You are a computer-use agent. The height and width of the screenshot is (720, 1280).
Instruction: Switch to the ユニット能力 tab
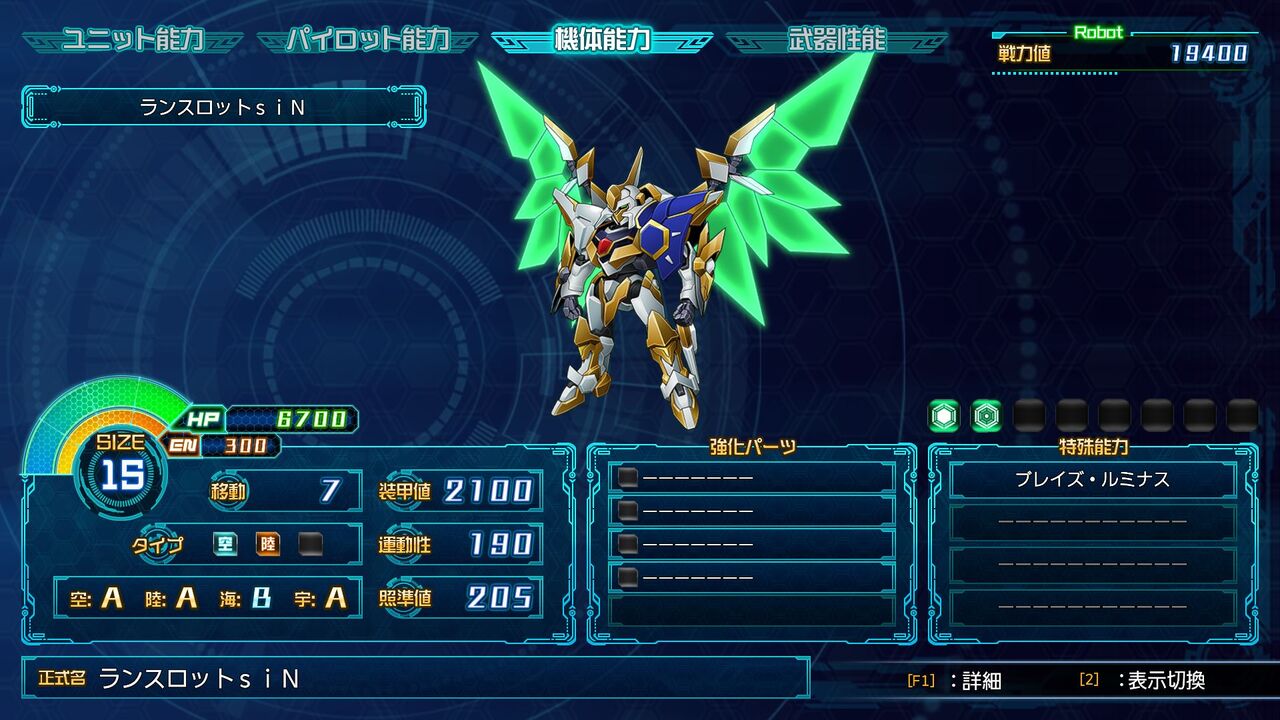click(x=133, y=40)
